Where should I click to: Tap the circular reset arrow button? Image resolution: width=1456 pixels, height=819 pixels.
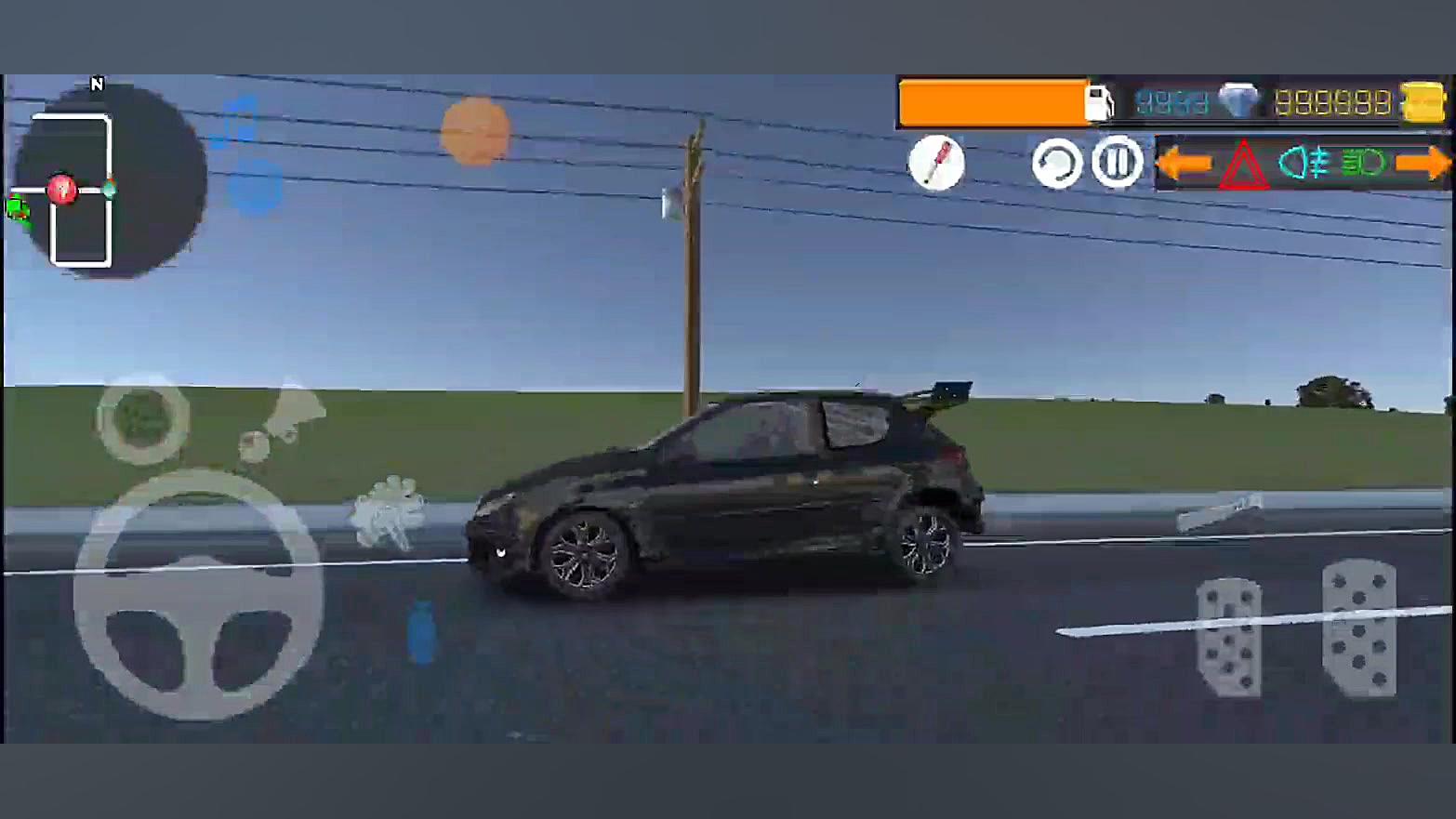click(x=1057, y=164)
